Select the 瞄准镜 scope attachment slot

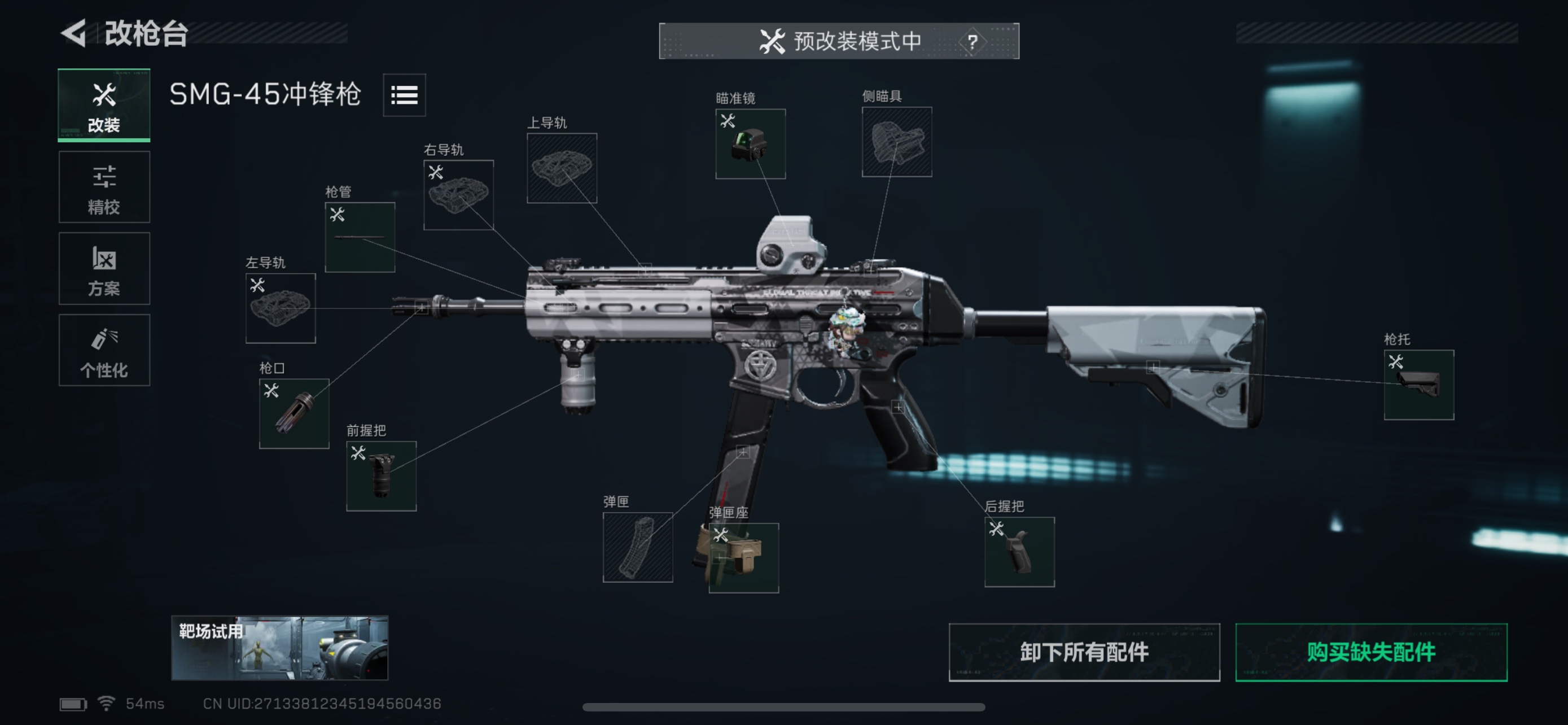click(751, 145)
